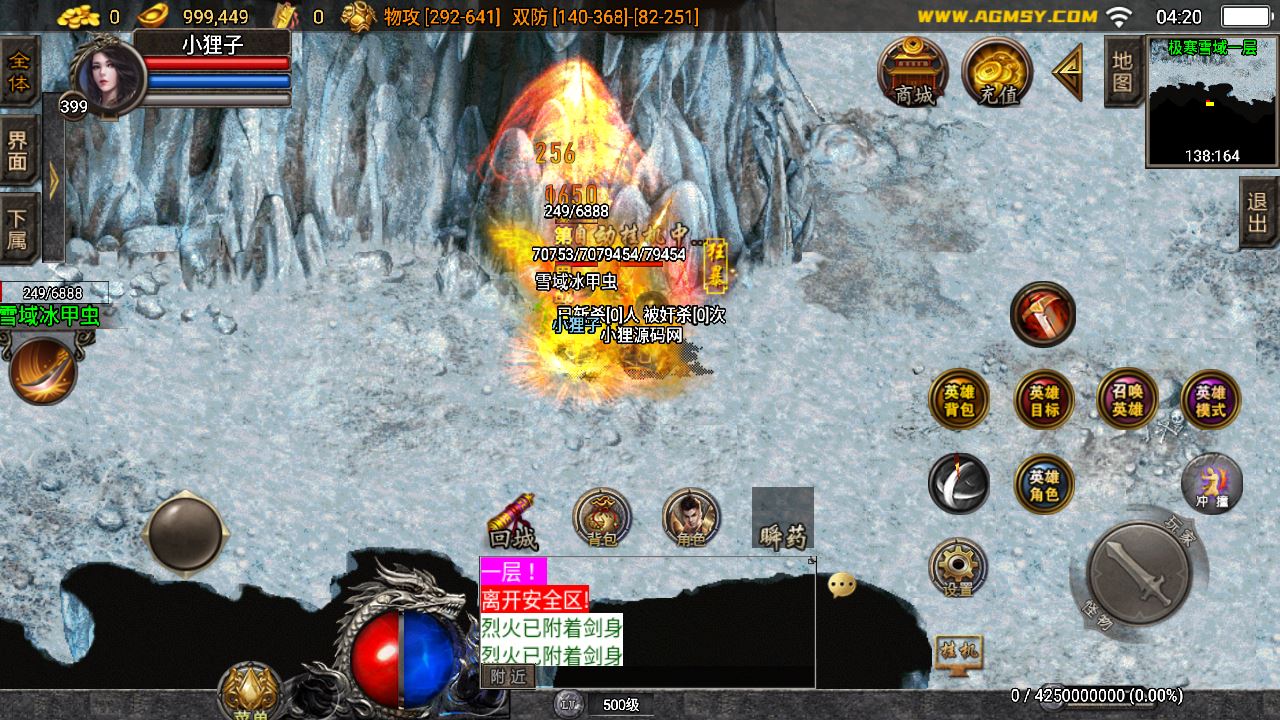Select the 全体 tab on the left
1280x720 pixels.
click(19, 72)
